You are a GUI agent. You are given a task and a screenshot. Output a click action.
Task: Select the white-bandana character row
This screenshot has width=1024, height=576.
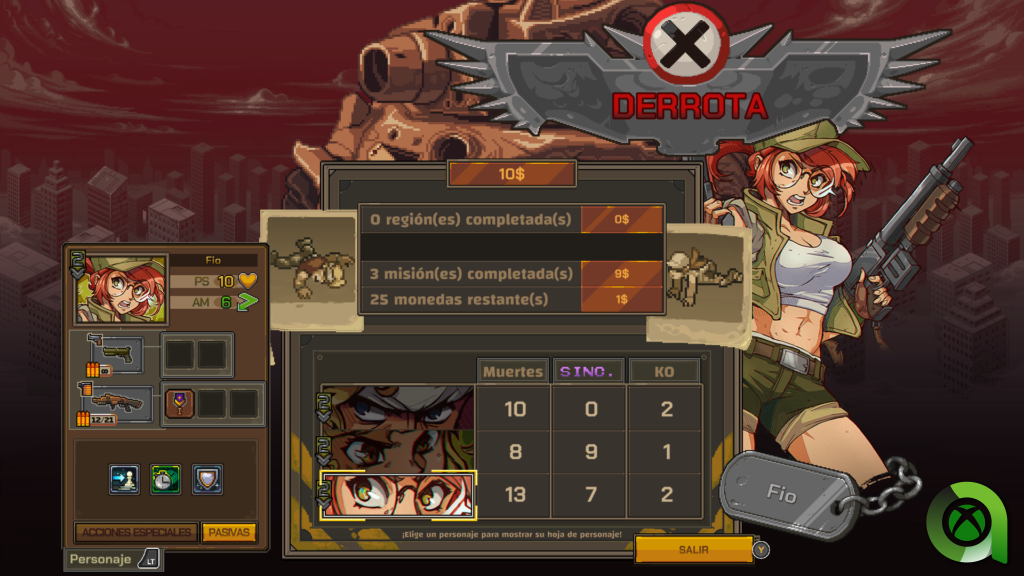[x=397, y=408]
